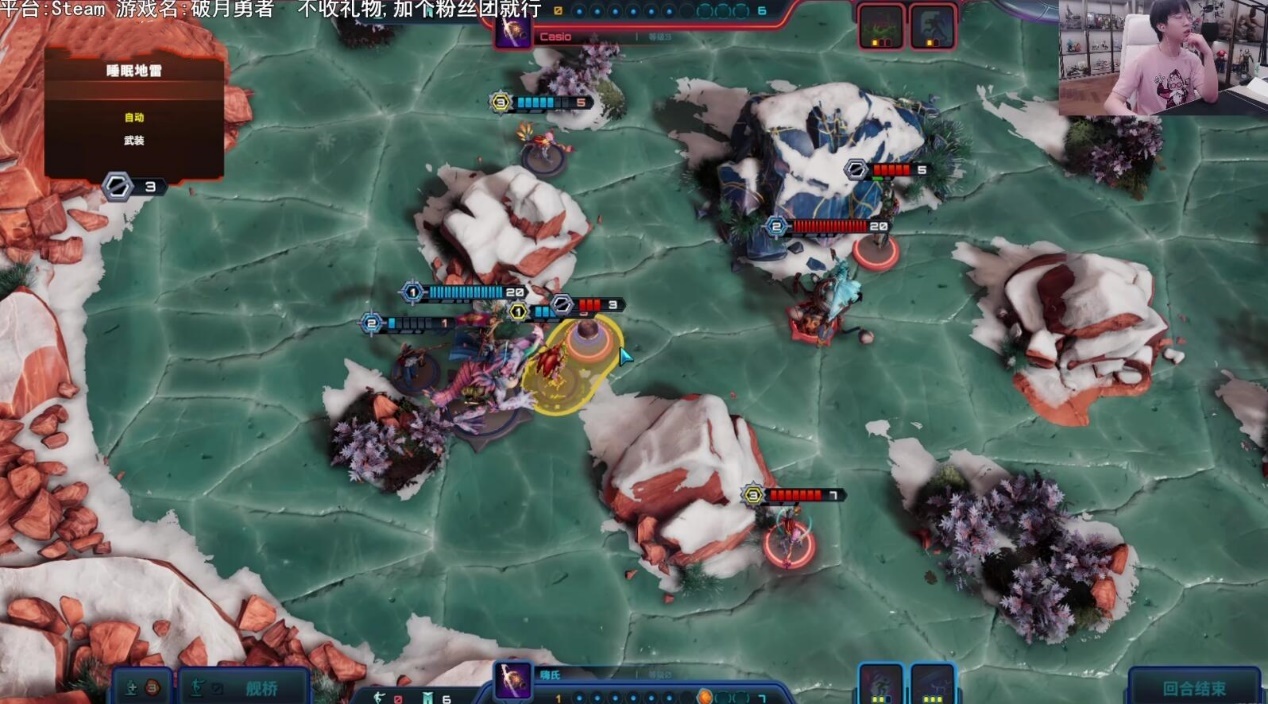
Task: Click the small icon button beside 舰桥
Action: (x=141, y=688)
